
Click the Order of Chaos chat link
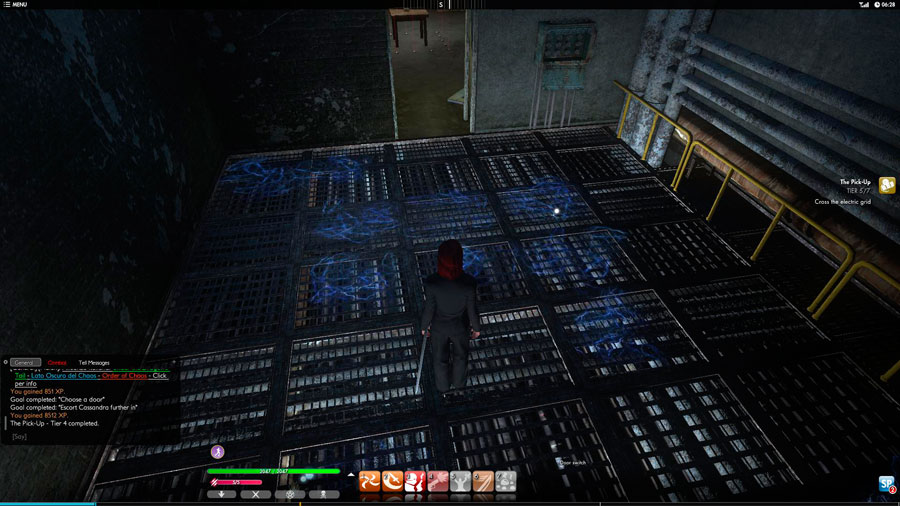(x=124, y=375)
